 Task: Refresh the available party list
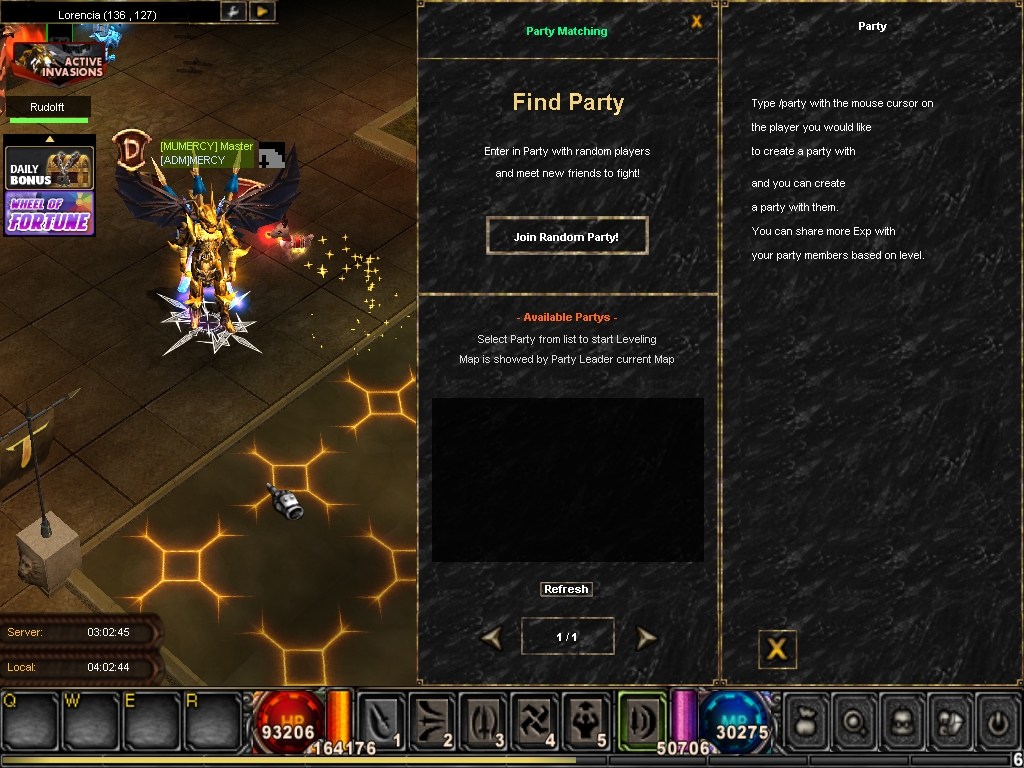[x=566, y=589]
